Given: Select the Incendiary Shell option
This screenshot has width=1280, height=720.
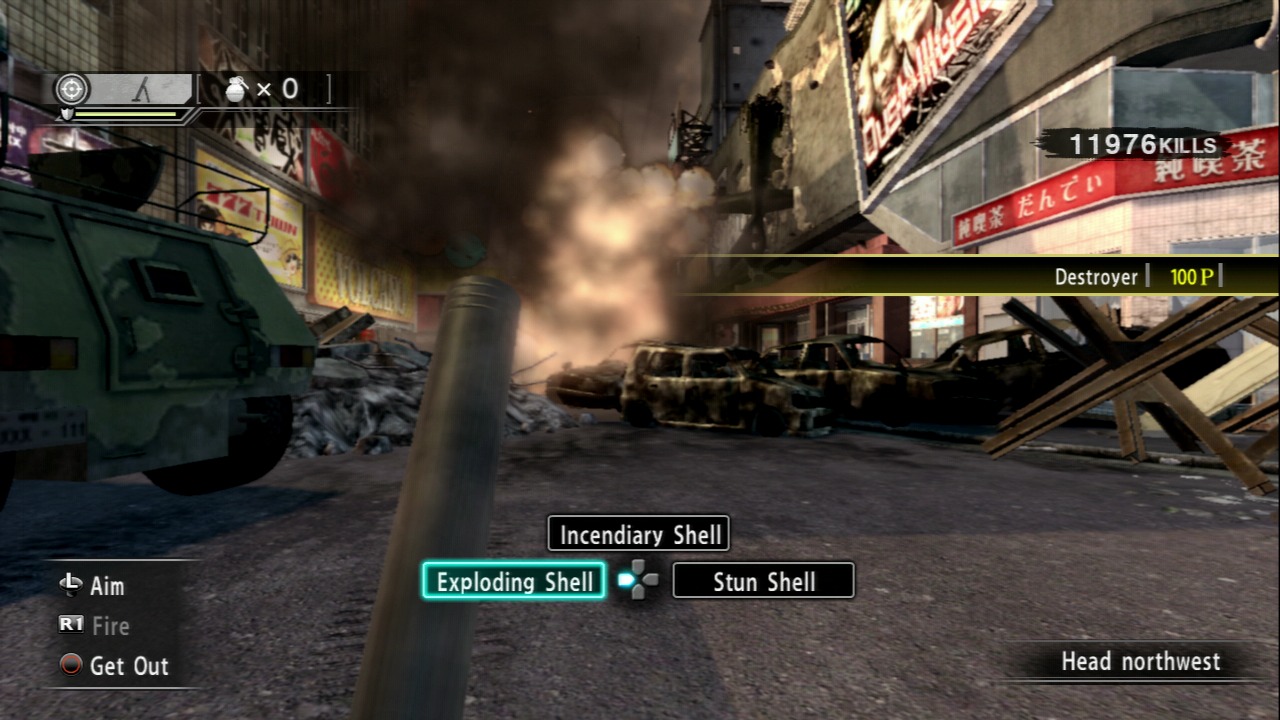Looking at the screenshot, I should (639, 534).
